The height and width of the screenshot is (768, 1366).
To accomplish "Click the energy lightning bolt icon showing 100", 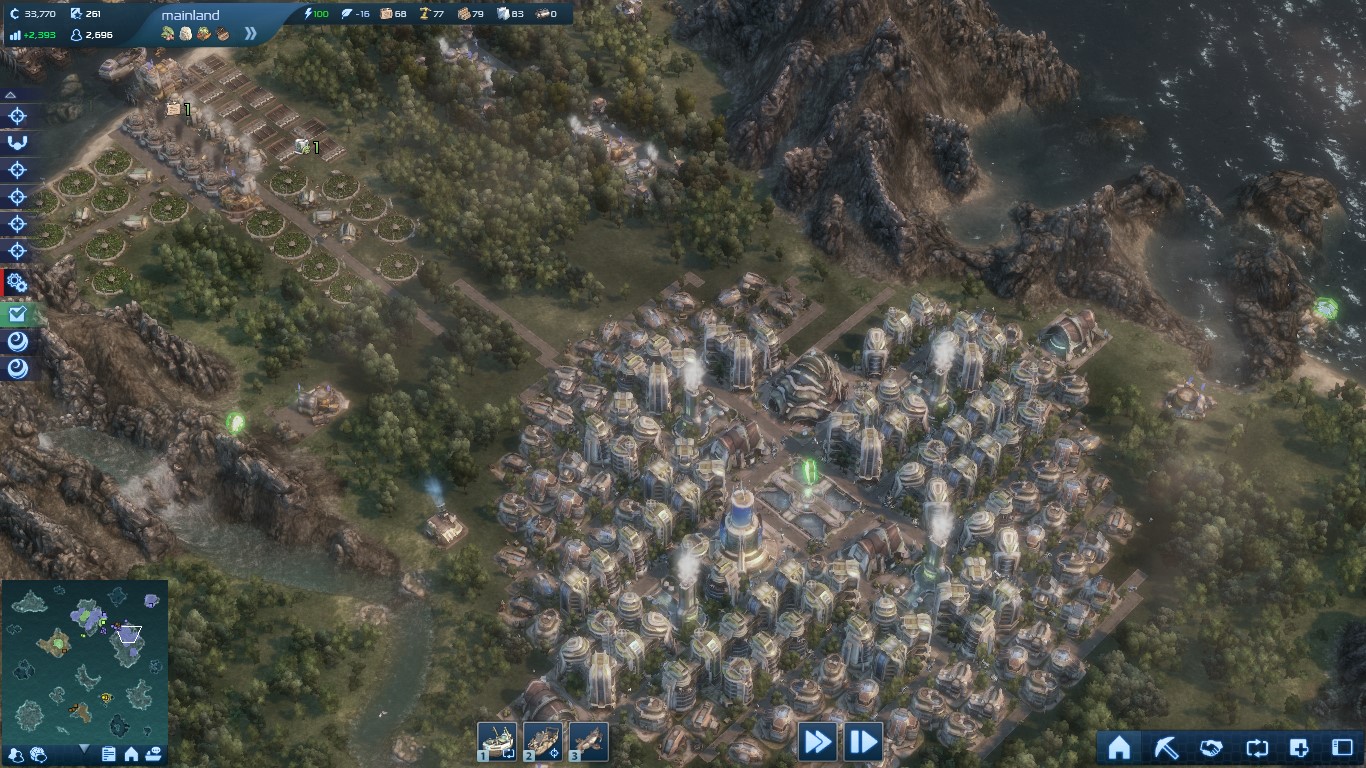I will tap(308, 14).
